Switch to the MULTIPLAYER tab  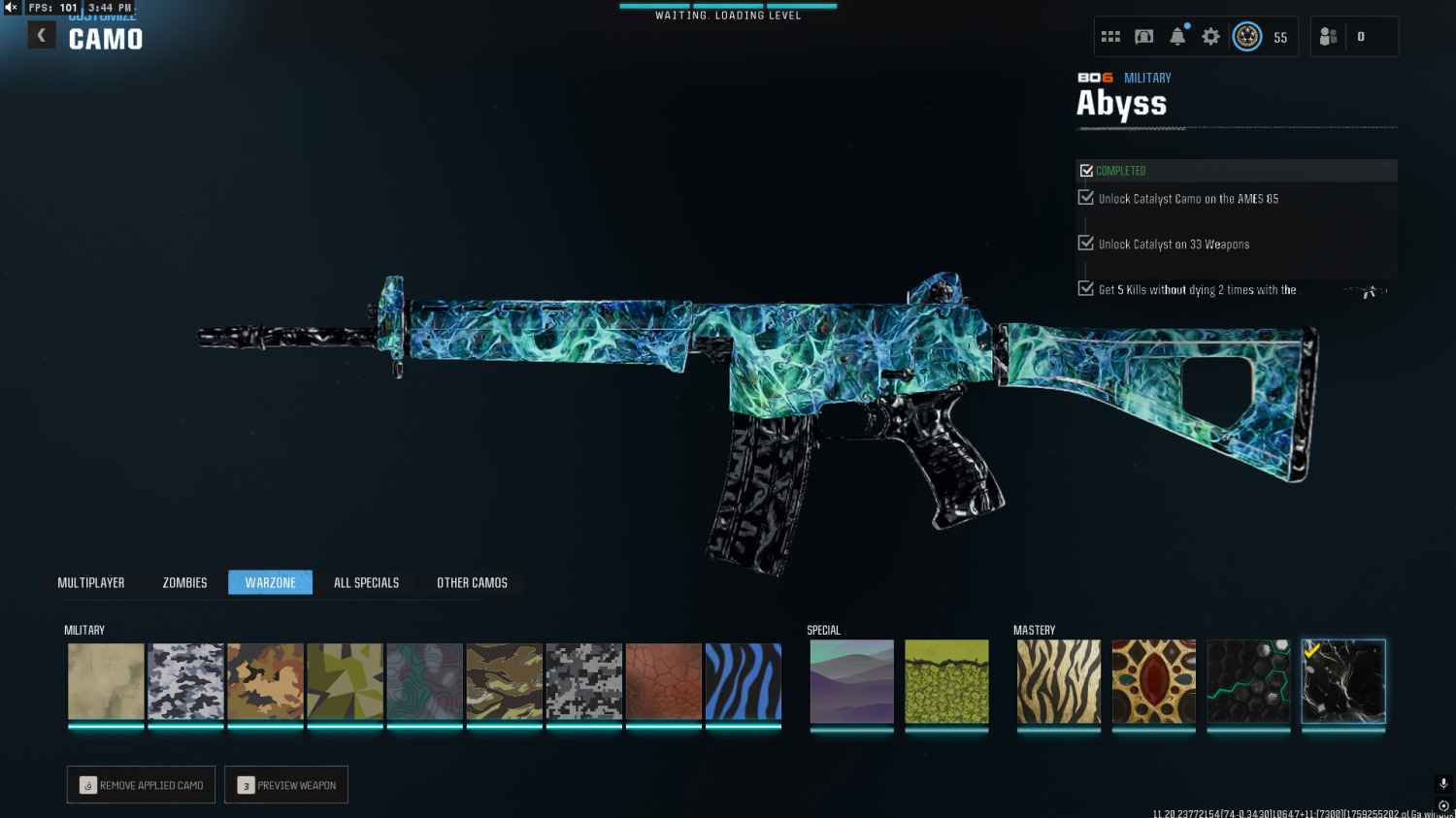[92, 582]
